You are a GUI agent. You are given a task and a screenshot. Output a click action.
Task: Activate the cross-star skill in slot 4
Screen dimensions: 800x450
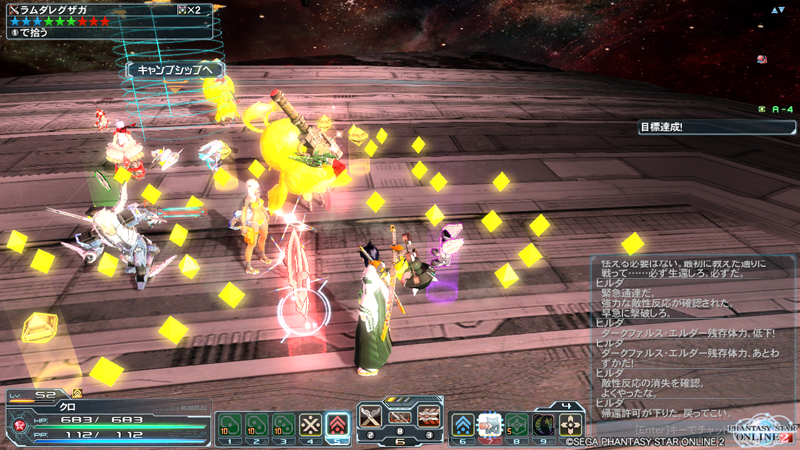[x=311, y=426]
